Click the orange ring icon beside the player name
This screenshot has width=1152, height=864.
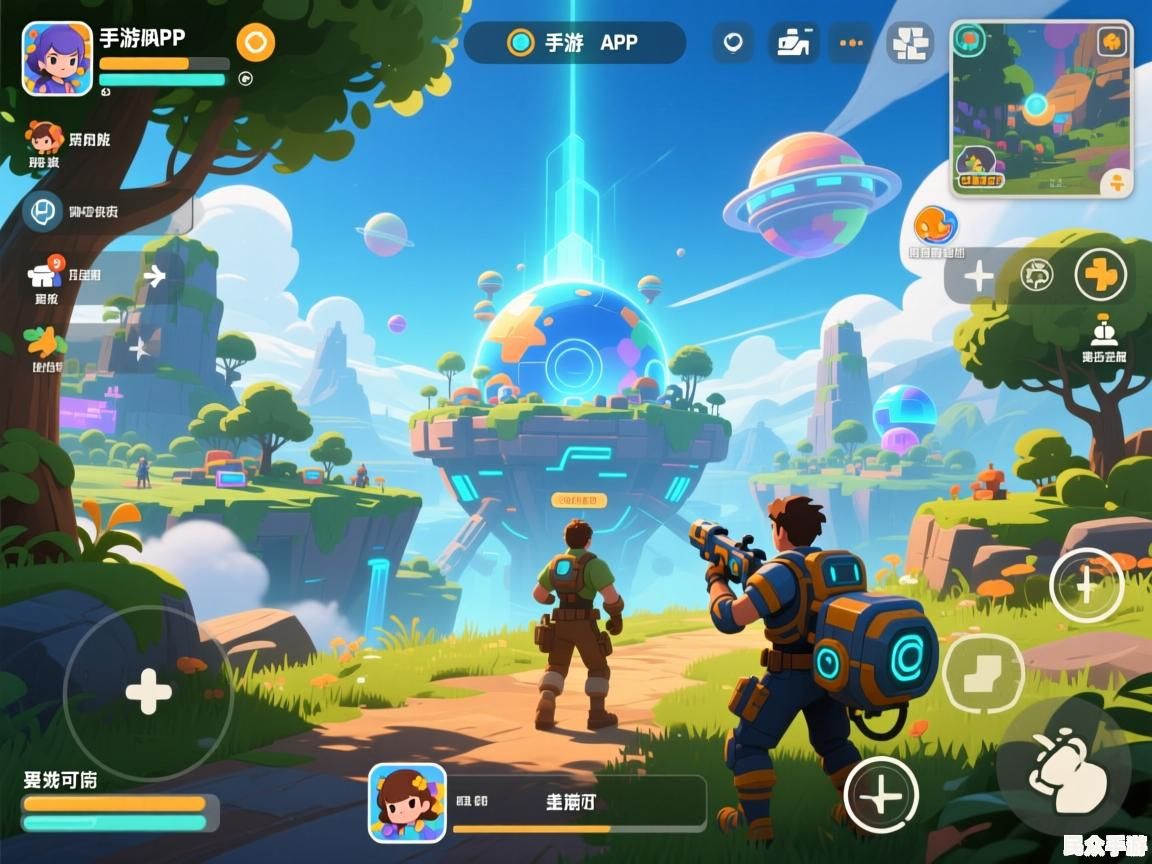[255, 43]
